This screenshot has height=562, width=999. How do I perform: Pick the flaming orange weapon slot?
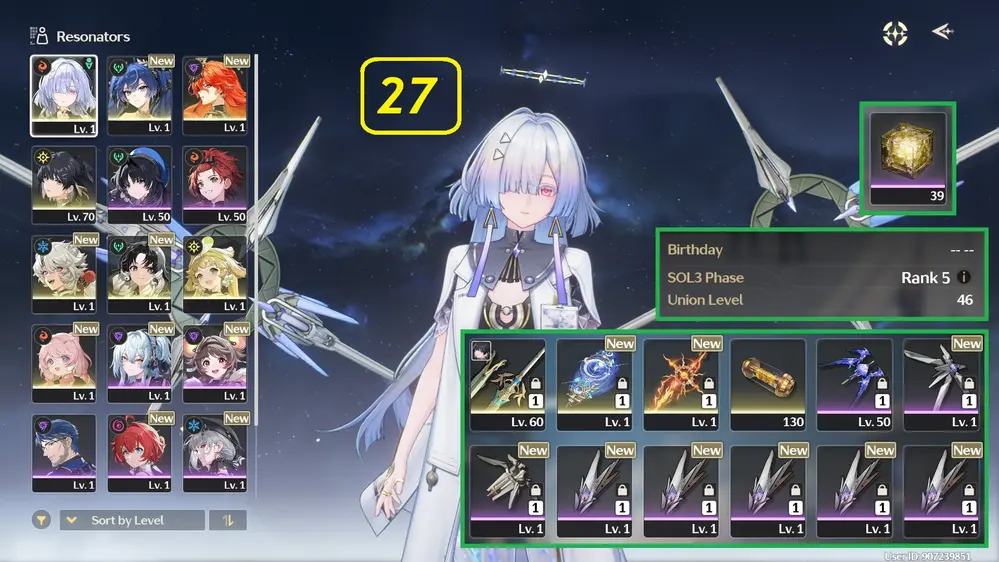coord(681,384)
